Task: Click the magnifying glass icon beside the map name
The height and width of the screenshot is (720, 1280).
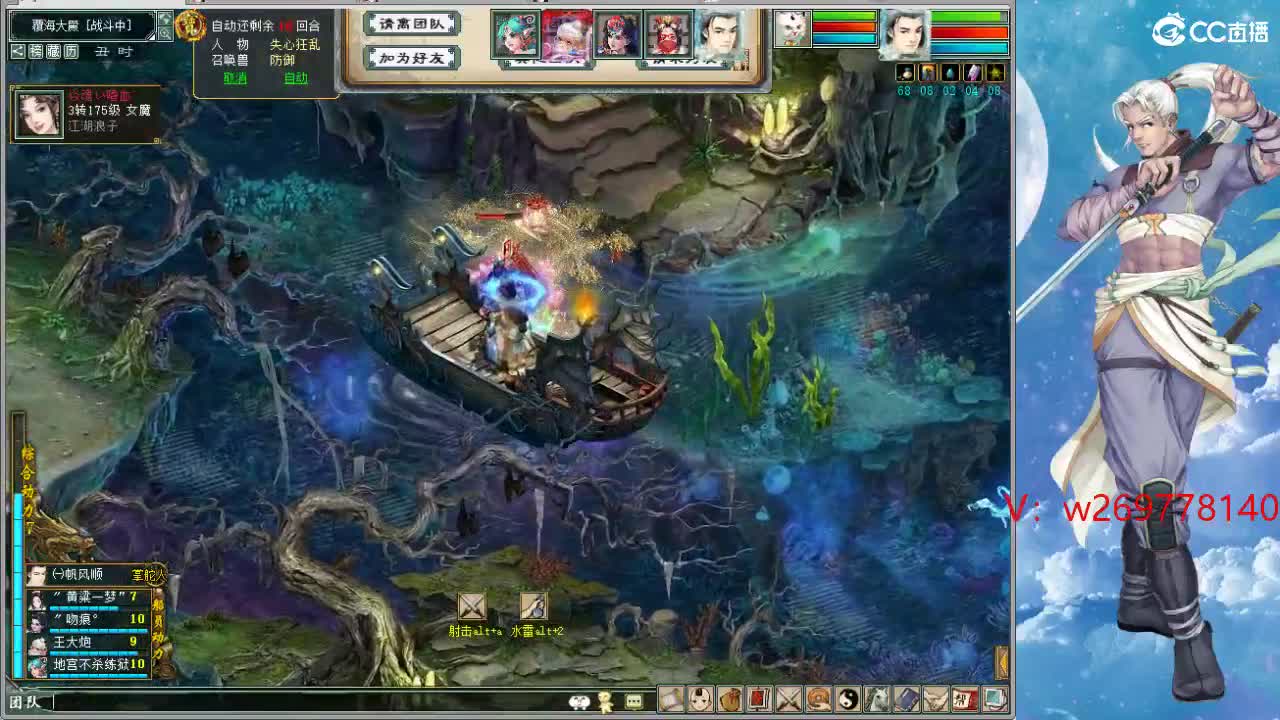Action: click(x=165, y=33)
